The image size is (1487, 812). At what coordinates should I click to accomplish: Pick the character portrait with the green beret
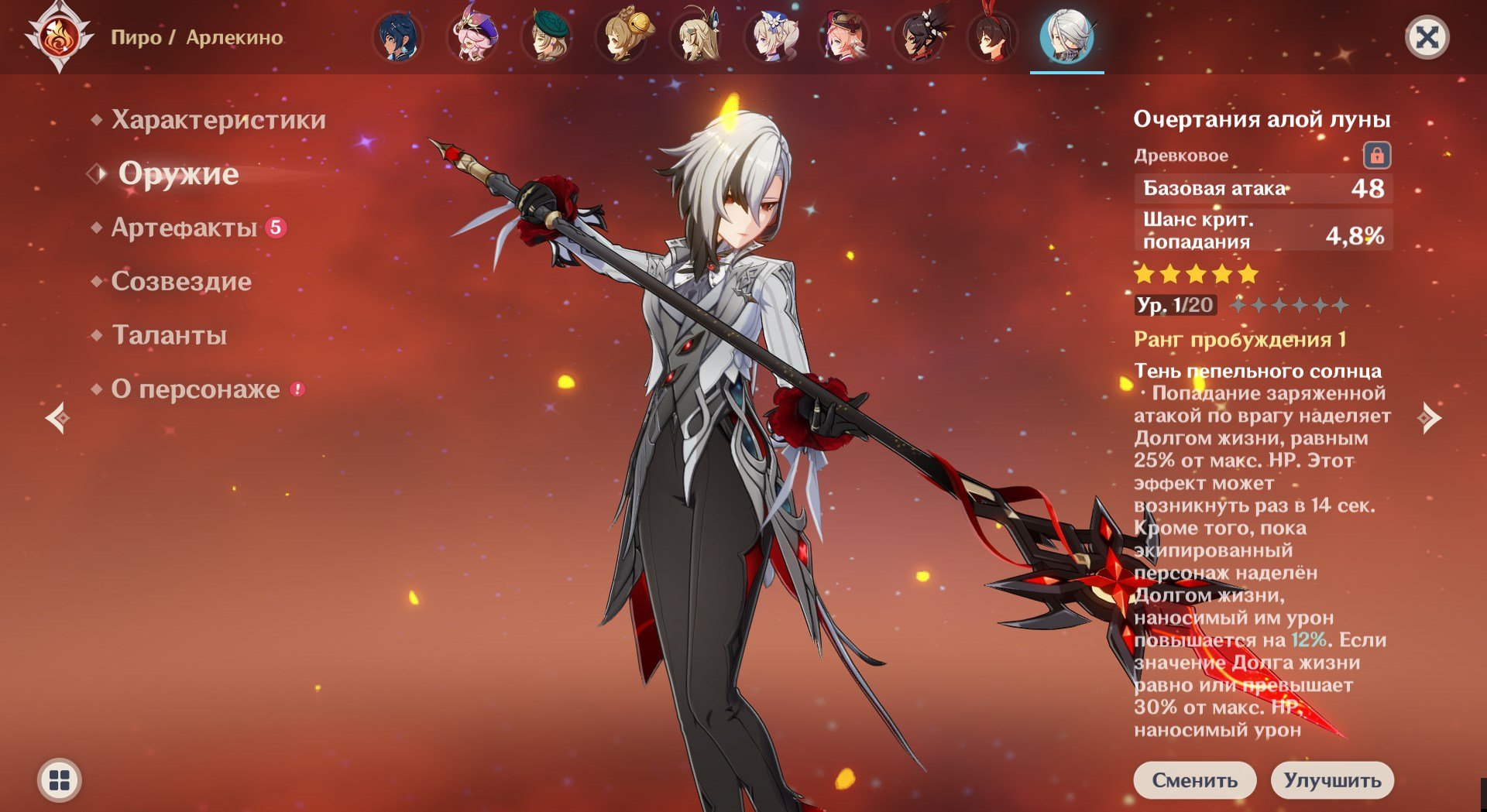[x=547, y=37]
